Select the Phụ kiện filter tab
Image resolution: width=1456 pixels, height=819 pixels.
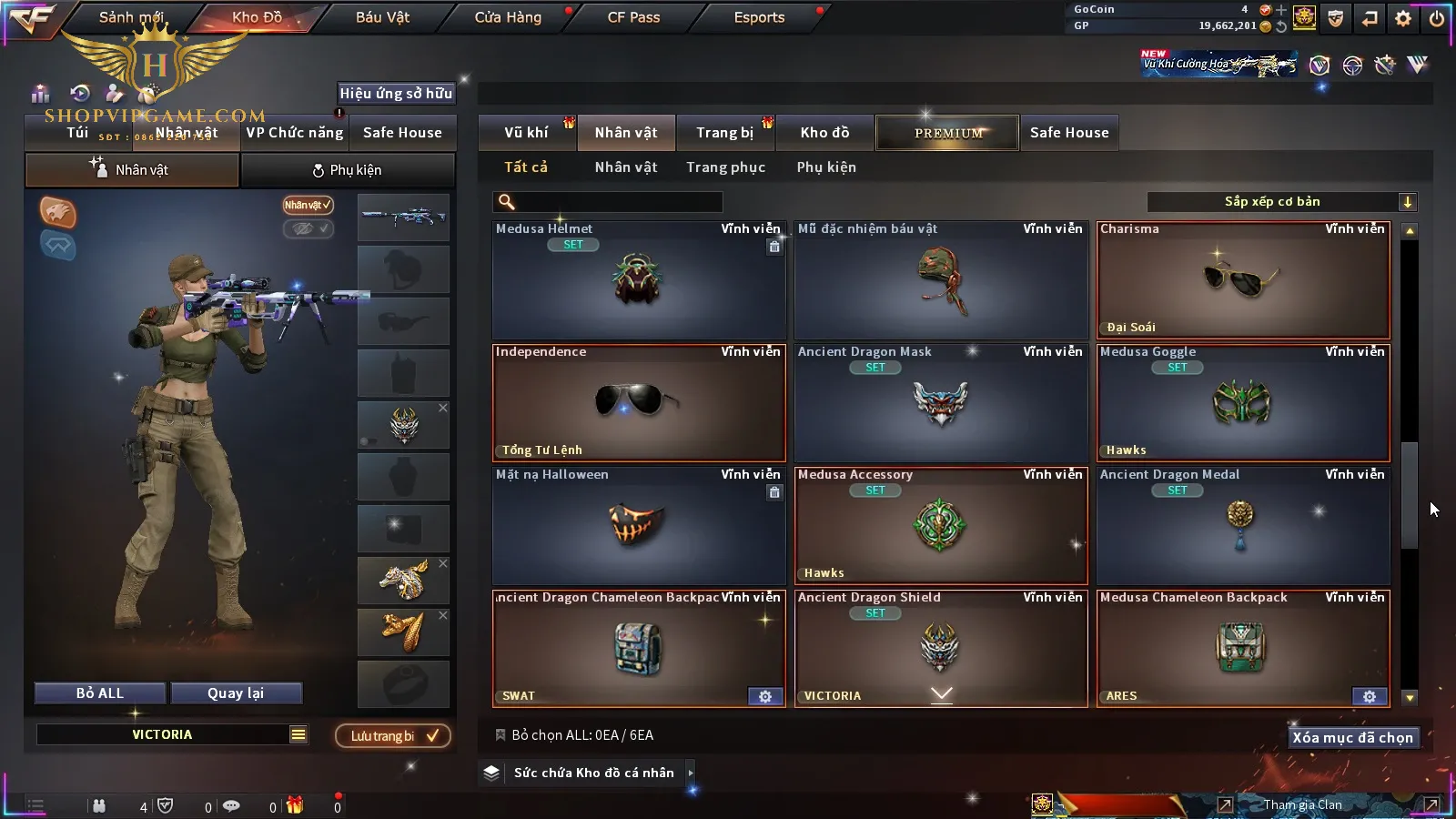[x=826, y=167]
